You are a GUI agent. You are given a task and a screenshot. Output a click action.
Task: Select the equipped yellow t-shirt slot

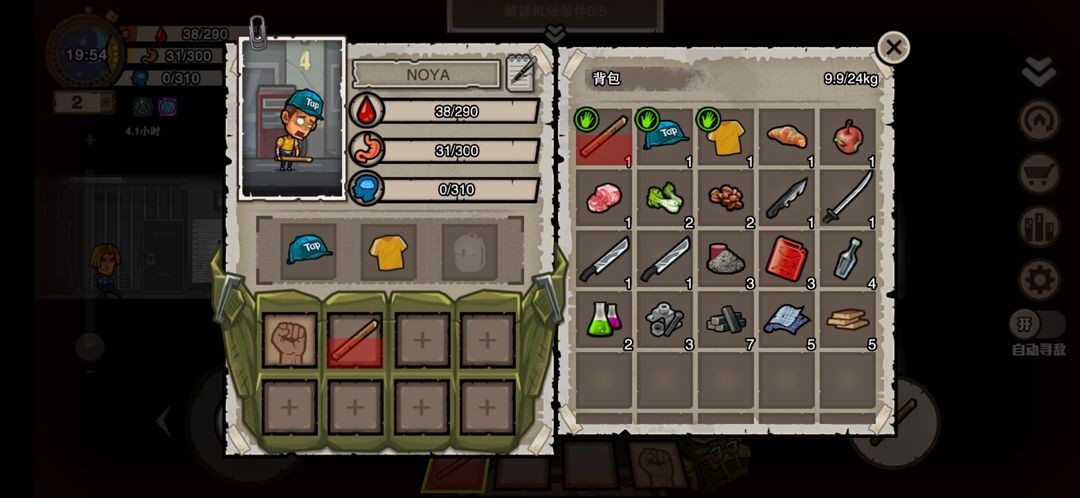(388, 249)
